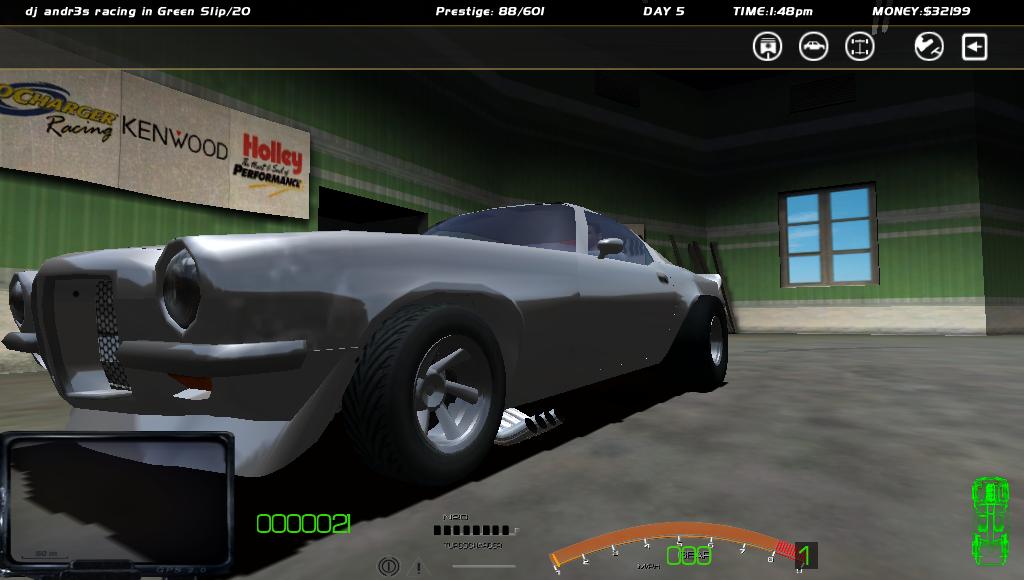This screenshot has height=580, width=1024.
Task: Open the chassis and suspension icon
Action: [x=860, y=46]
